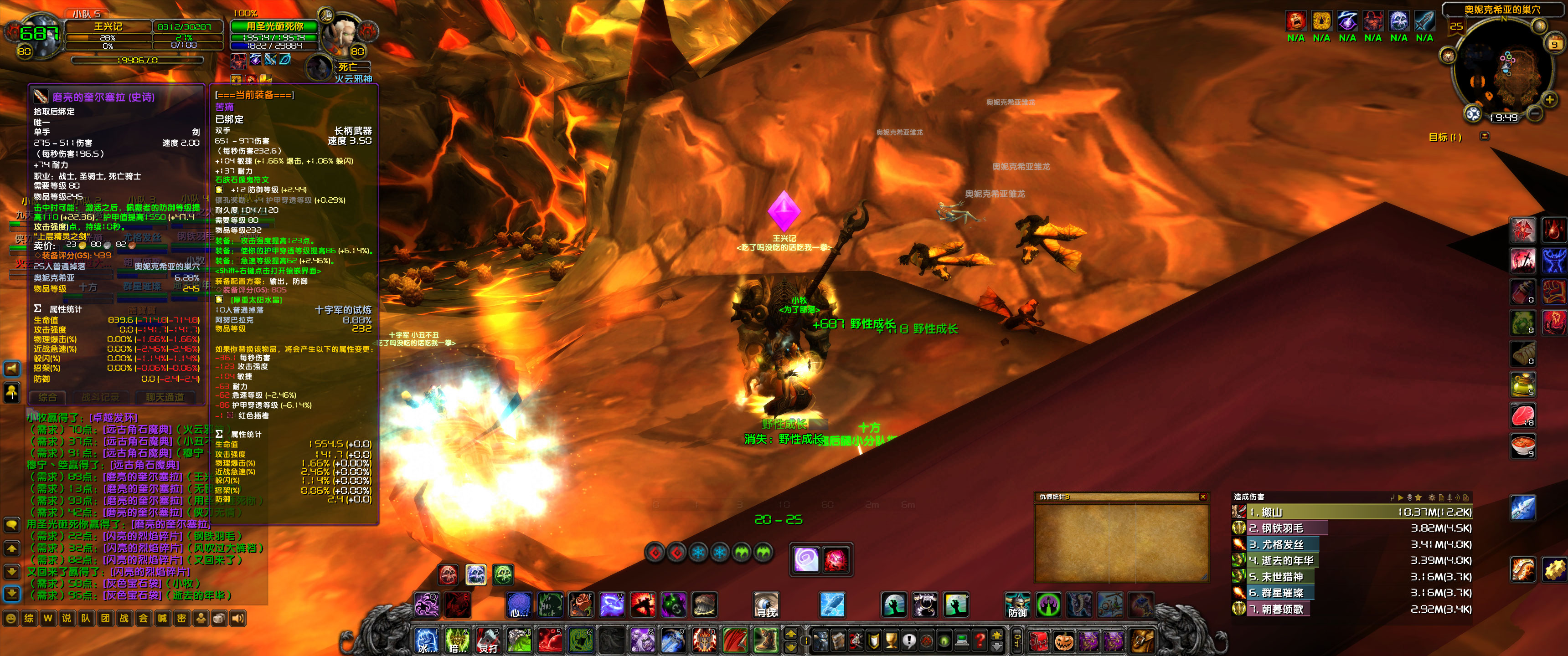Click the dice roll icon next to chat shortcuts
The image size is (1568, 656).
coord(218,618)
